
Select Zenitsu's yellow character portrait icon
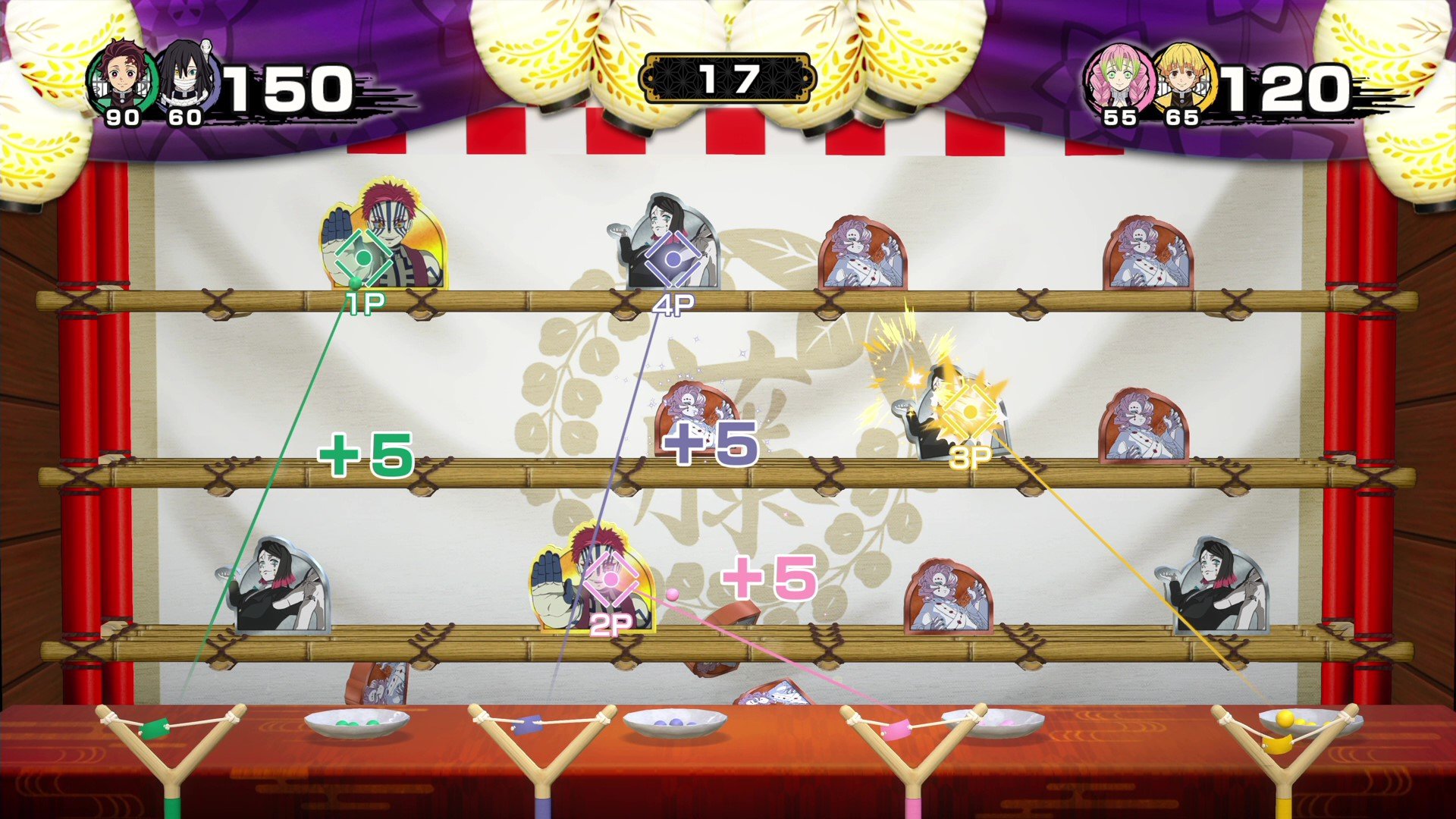pos(1185,81)
